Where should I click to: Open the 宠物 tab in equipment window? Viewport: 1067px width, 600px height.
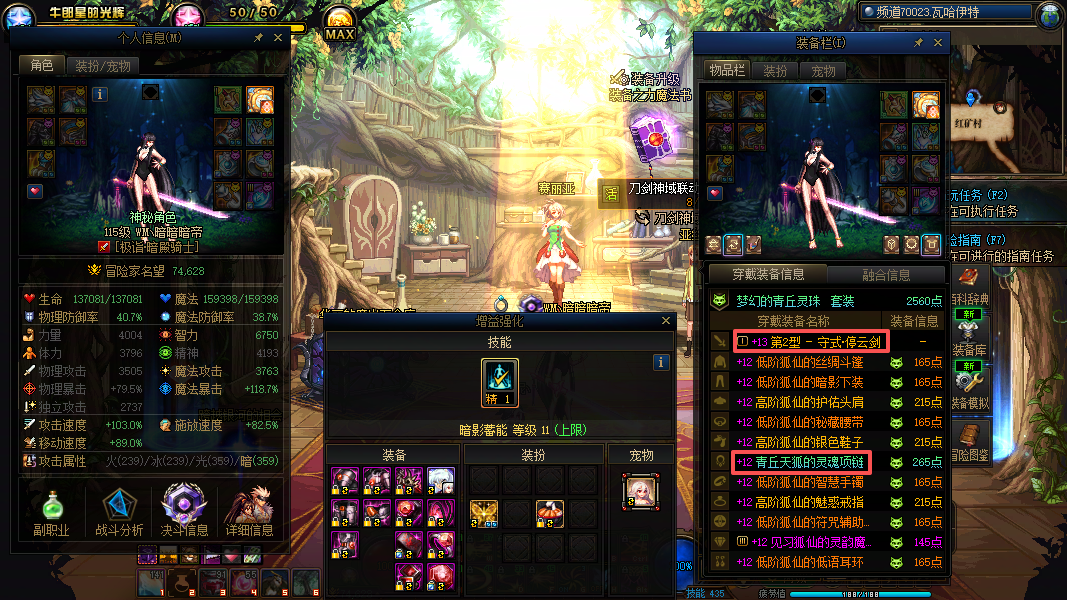(x=823, y=71)
